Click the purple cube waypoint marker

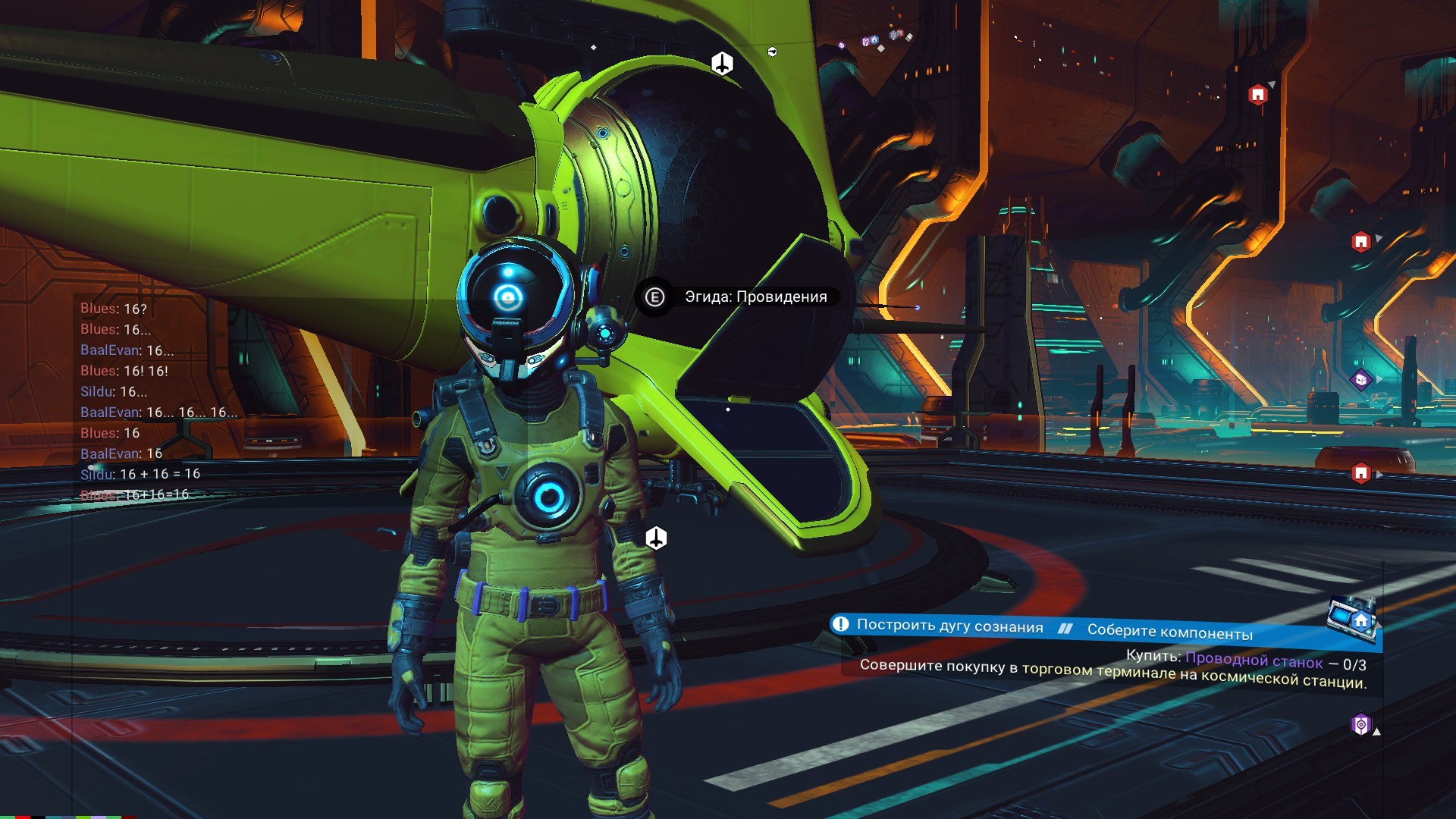tap(1361, 379)
